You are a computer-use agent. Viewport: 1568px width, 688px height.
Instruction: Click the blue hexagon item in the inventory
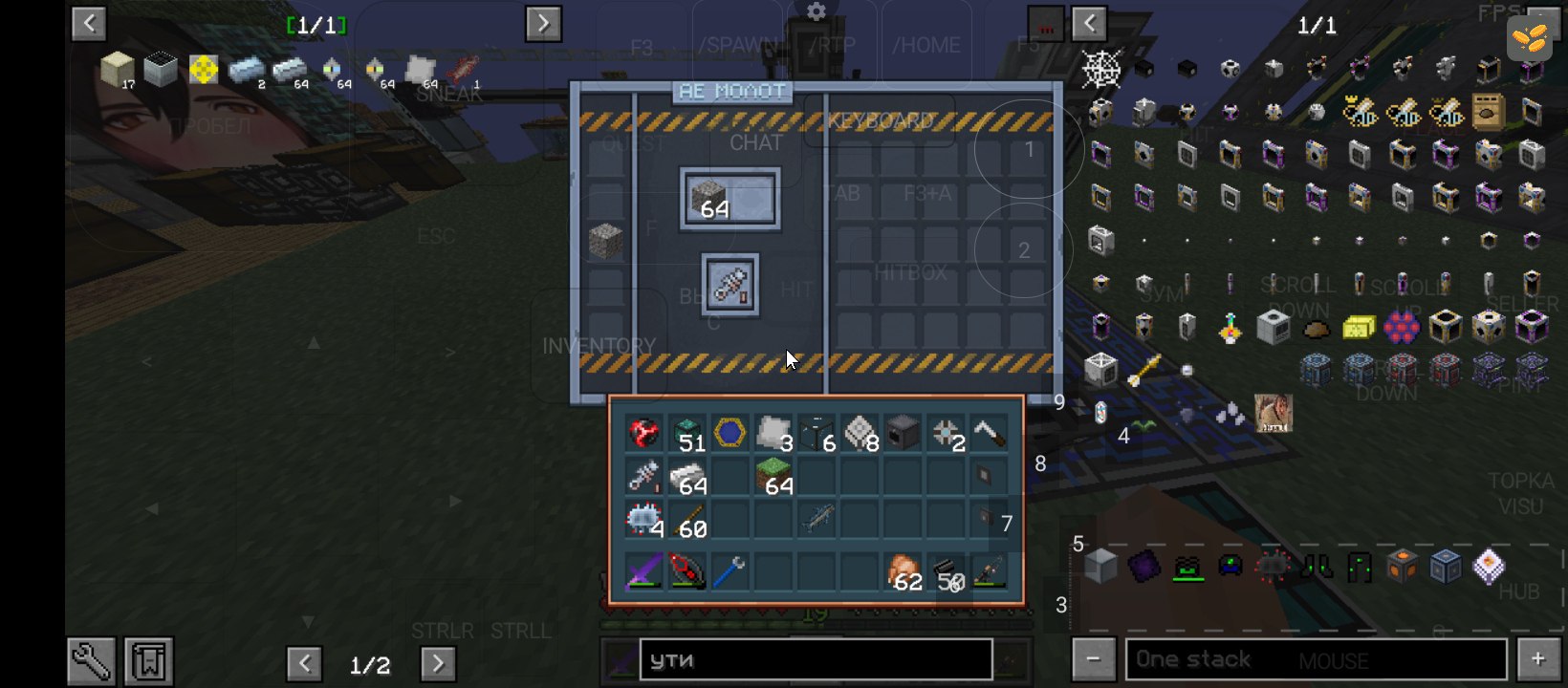coord(730,433)
